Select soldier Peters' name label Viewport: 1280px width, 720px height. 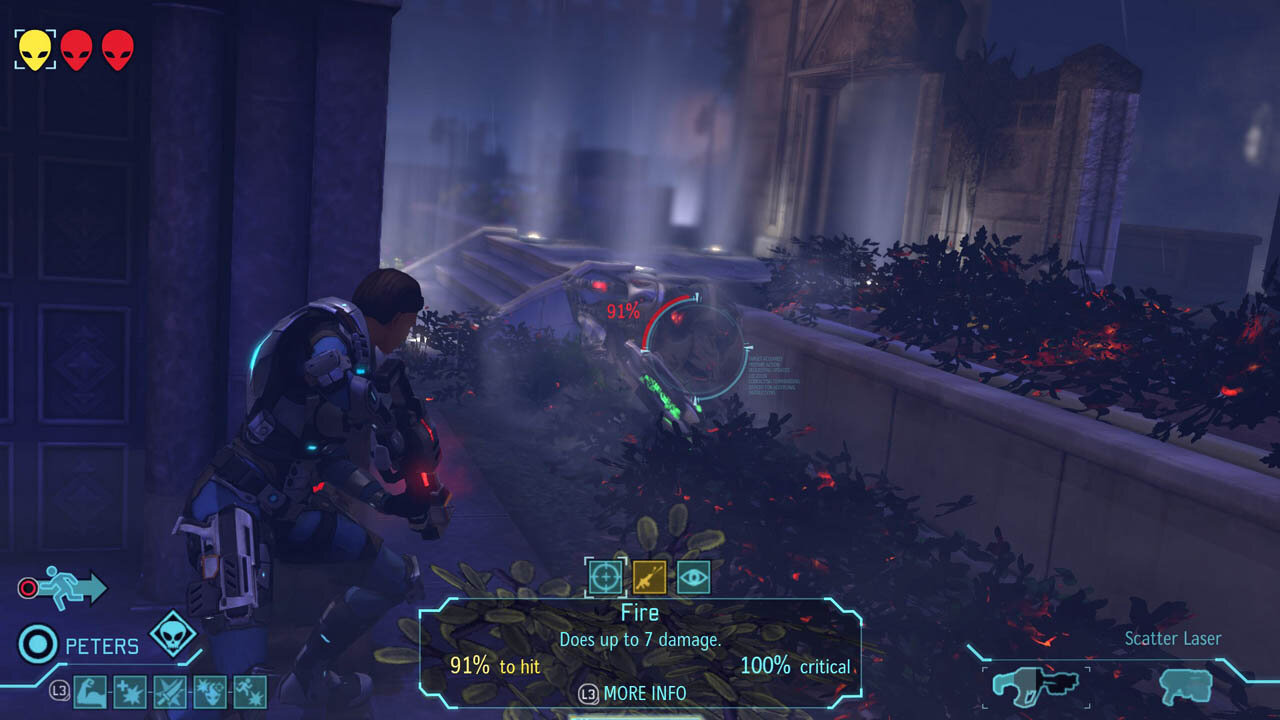102,646
